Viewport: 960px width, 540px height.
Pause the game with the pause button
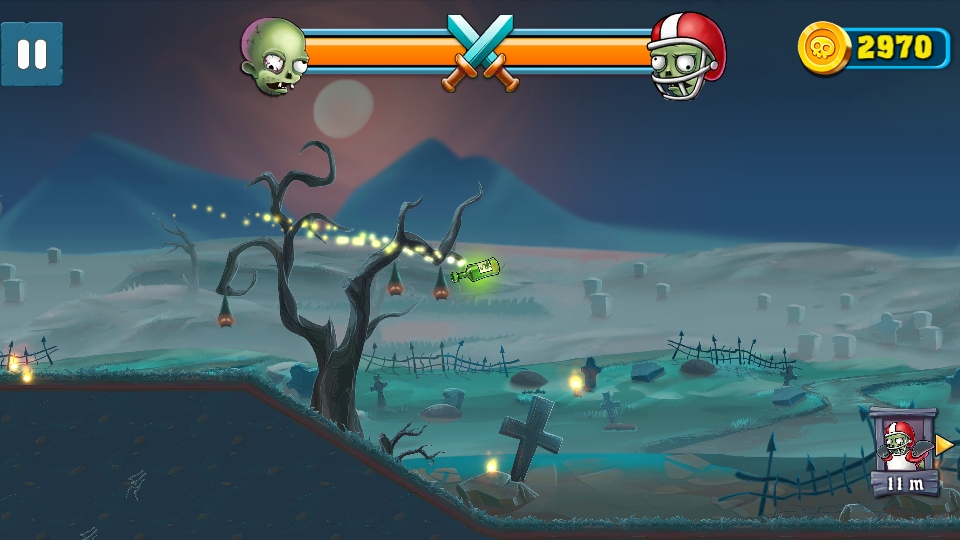(32, 54)
